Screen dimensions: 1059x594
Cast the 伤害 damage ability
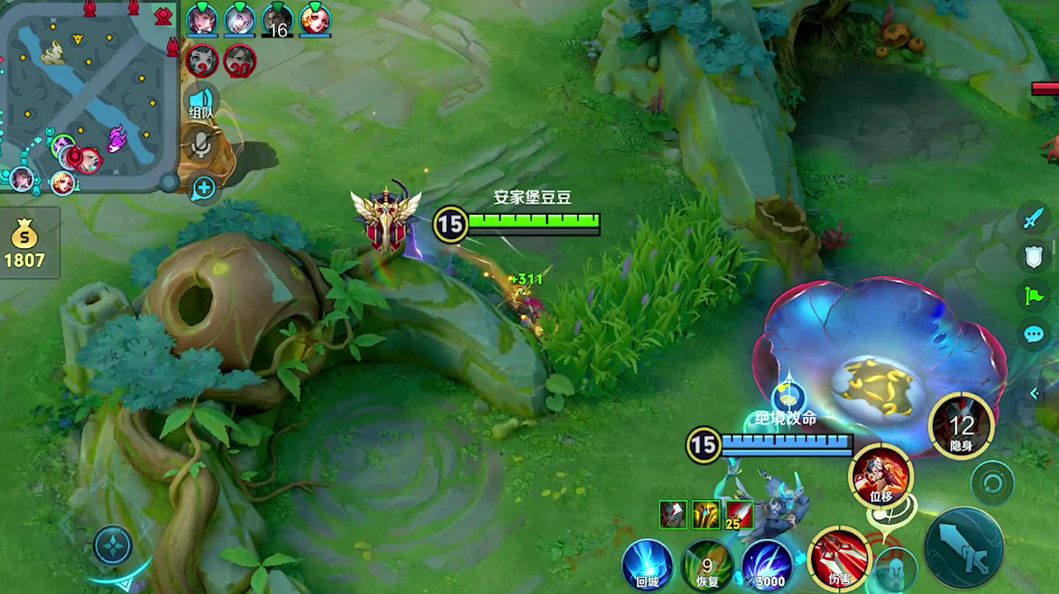(839, 557)
